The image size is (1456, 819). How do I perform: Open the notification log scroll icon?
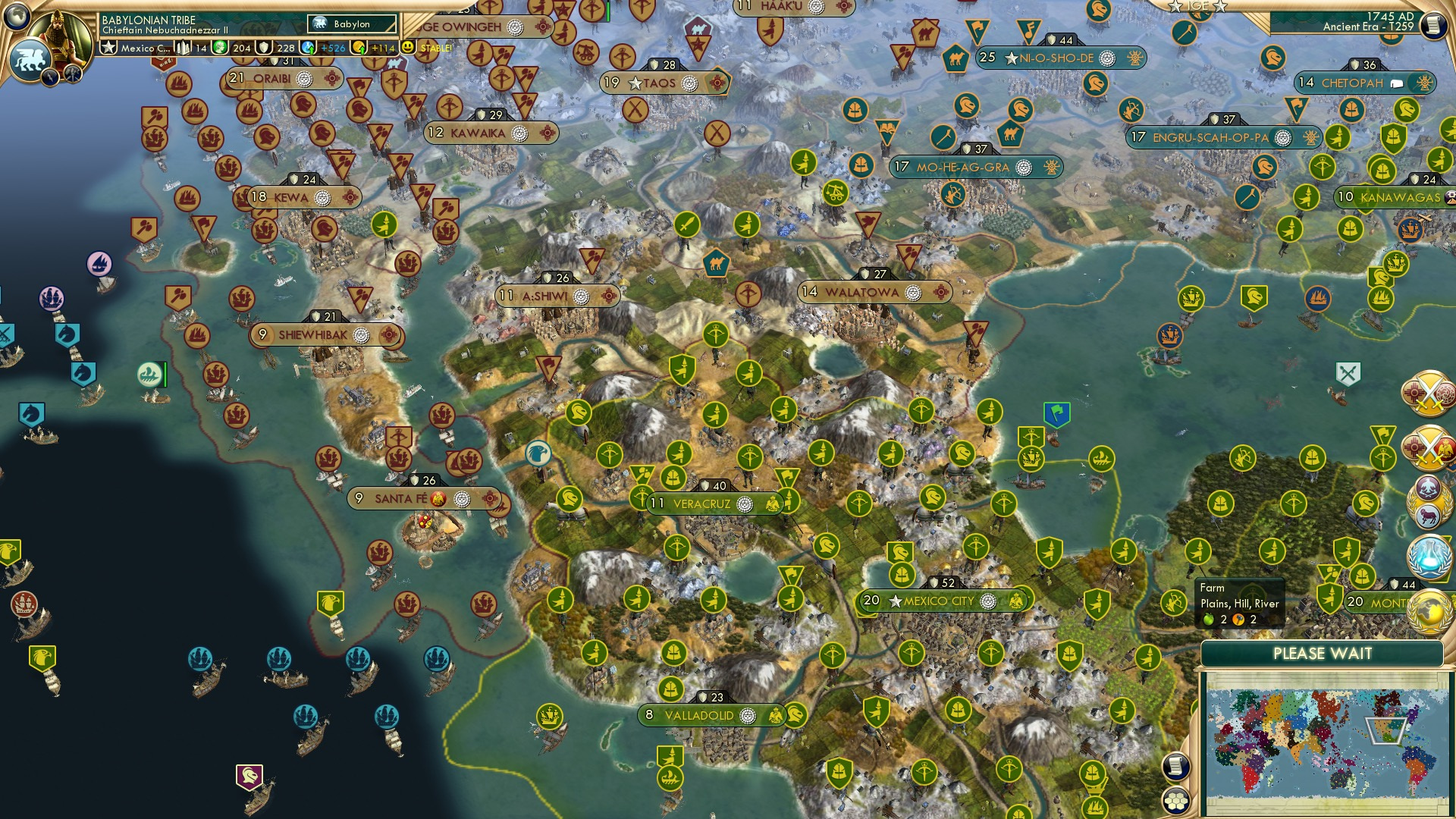point(1176,767)
